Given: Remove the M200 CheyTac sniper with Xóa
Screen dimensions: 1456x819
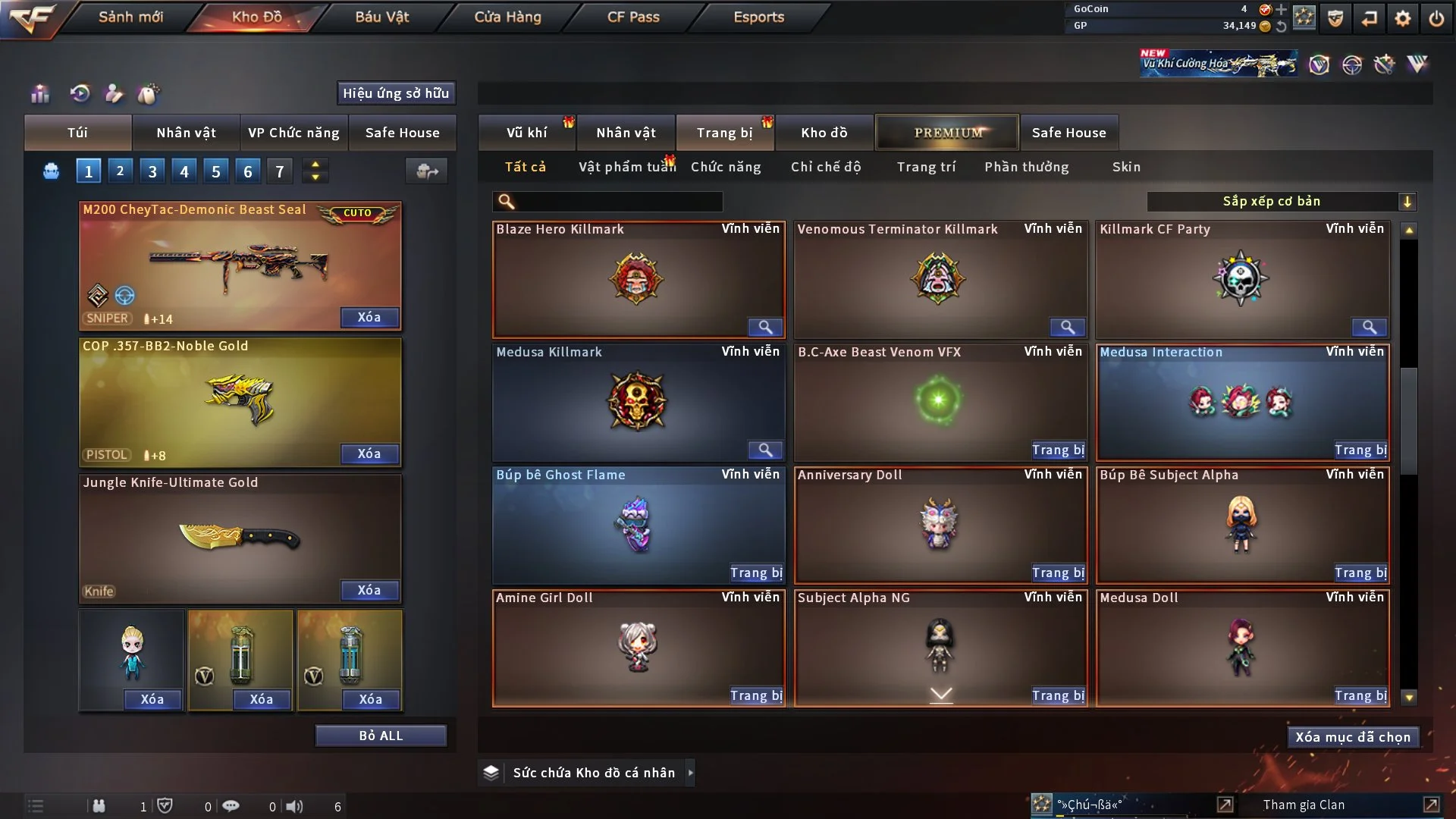Looking at the screenshot, I should pyautogui.click(x=369, y=317).
